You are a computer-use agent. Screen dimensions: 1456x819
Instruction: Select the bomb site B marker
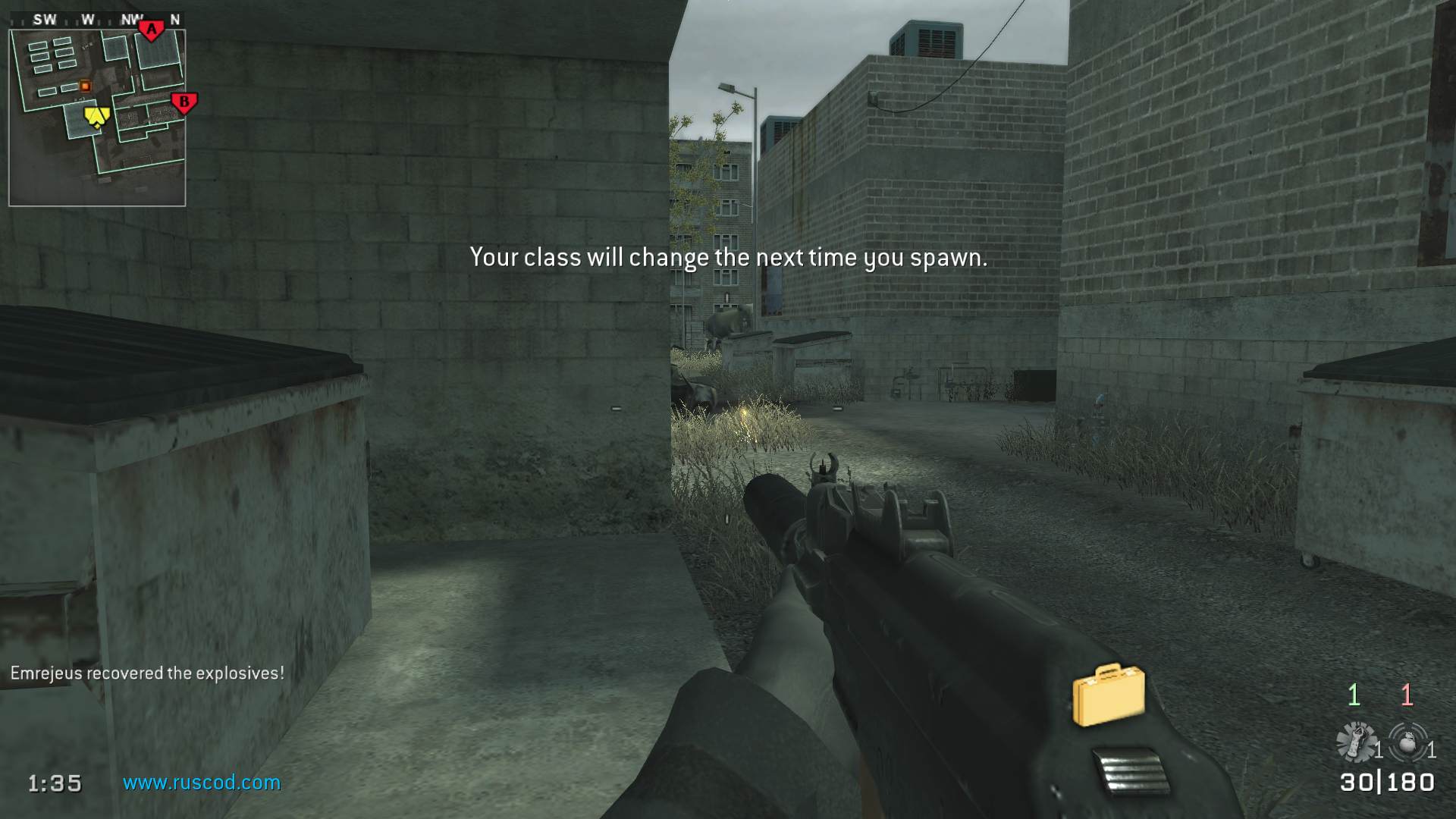click(x=184, y=102)
